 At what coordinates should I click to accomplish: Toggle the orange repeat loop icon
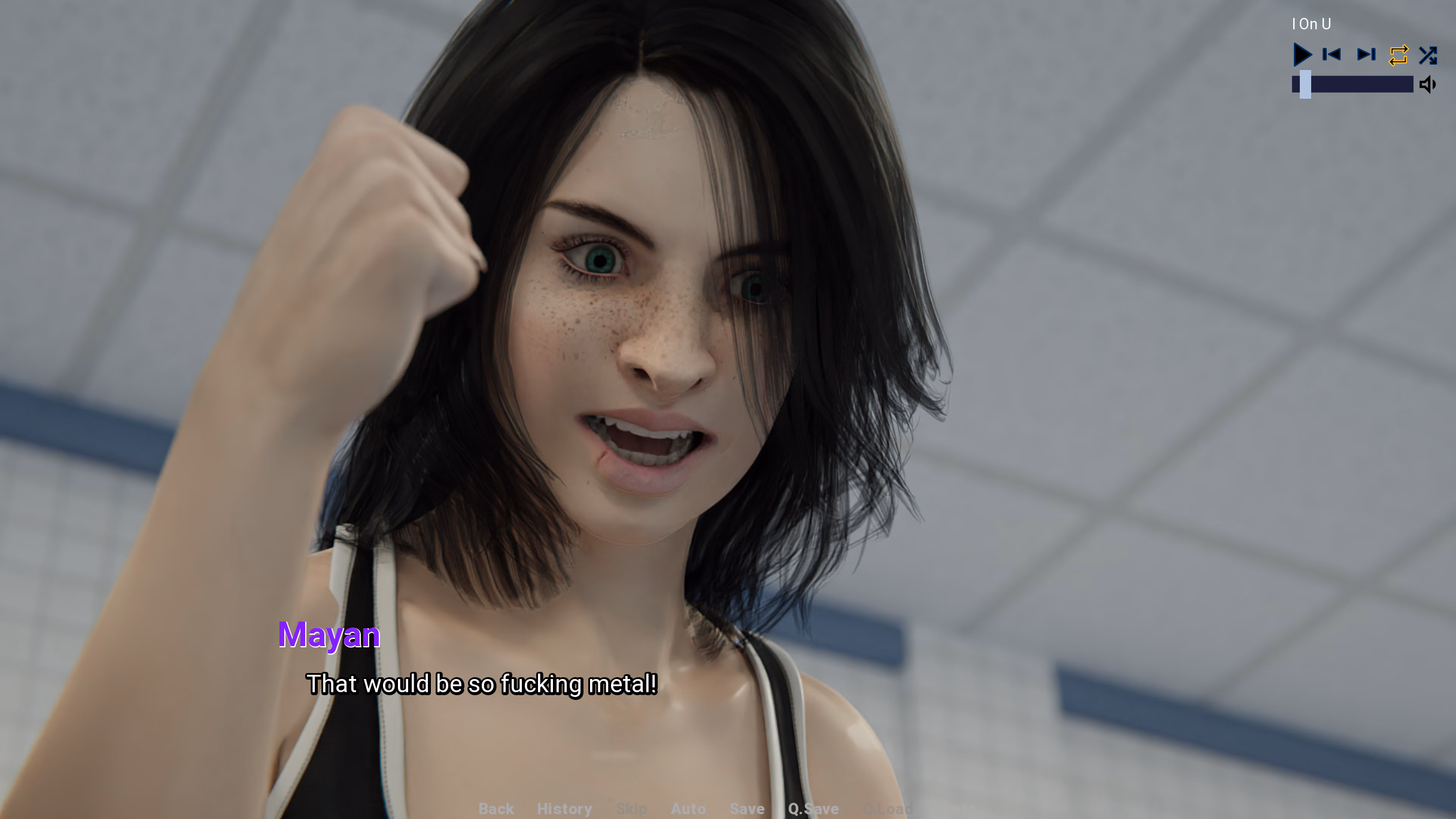pyautogui.click(x=1399, y=55)
